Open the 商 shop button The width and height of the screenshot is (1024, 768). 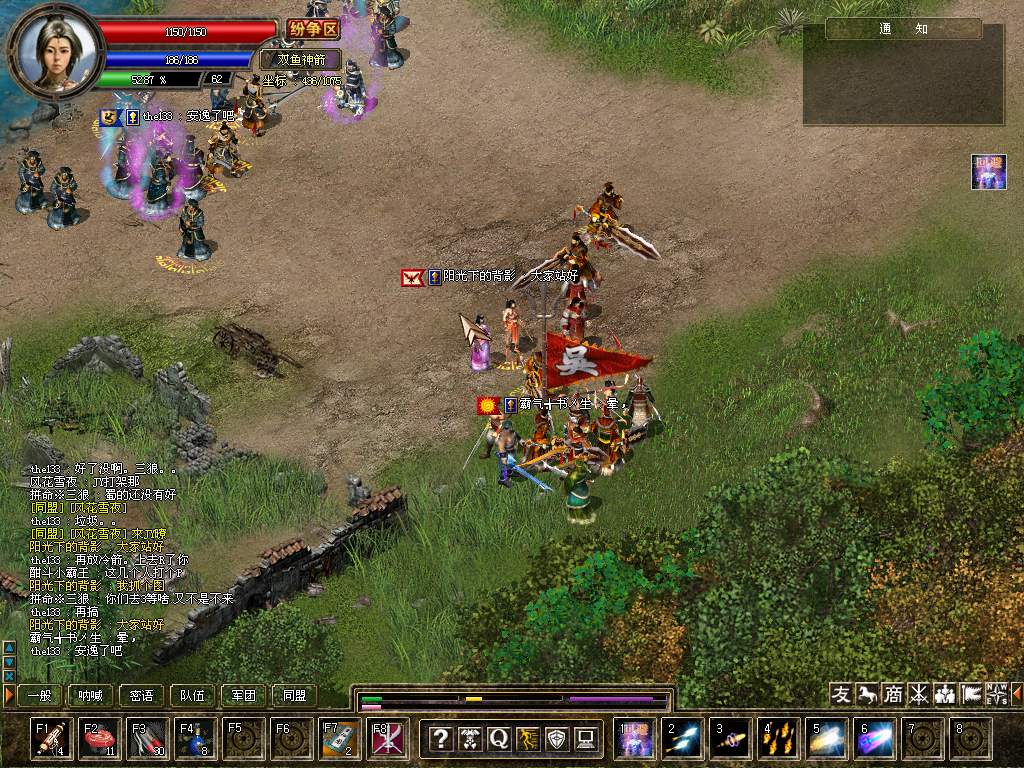point(893,694)
